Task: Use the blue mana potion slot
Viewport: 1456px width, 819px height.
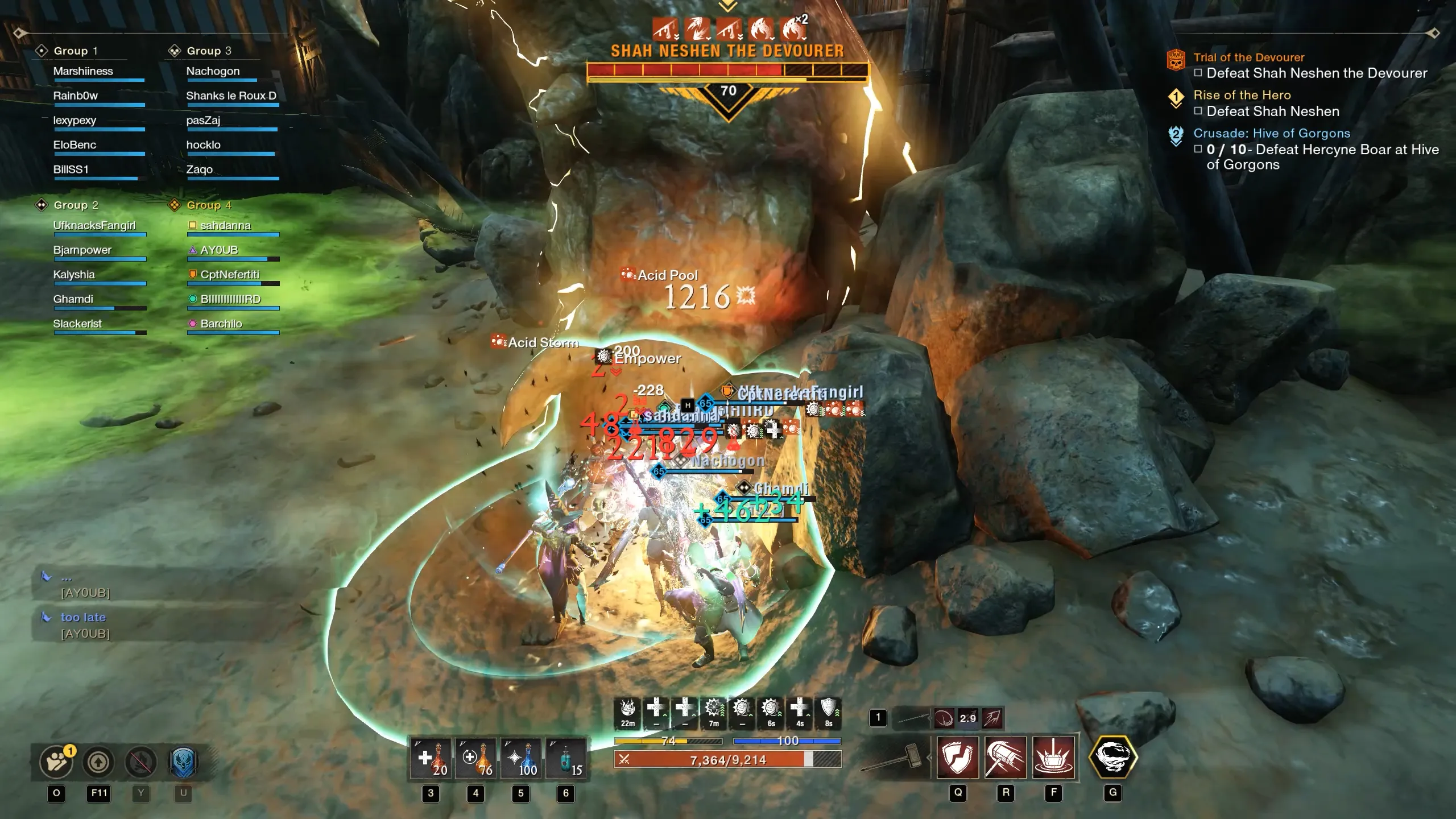Action: click(x=520, y=759)
